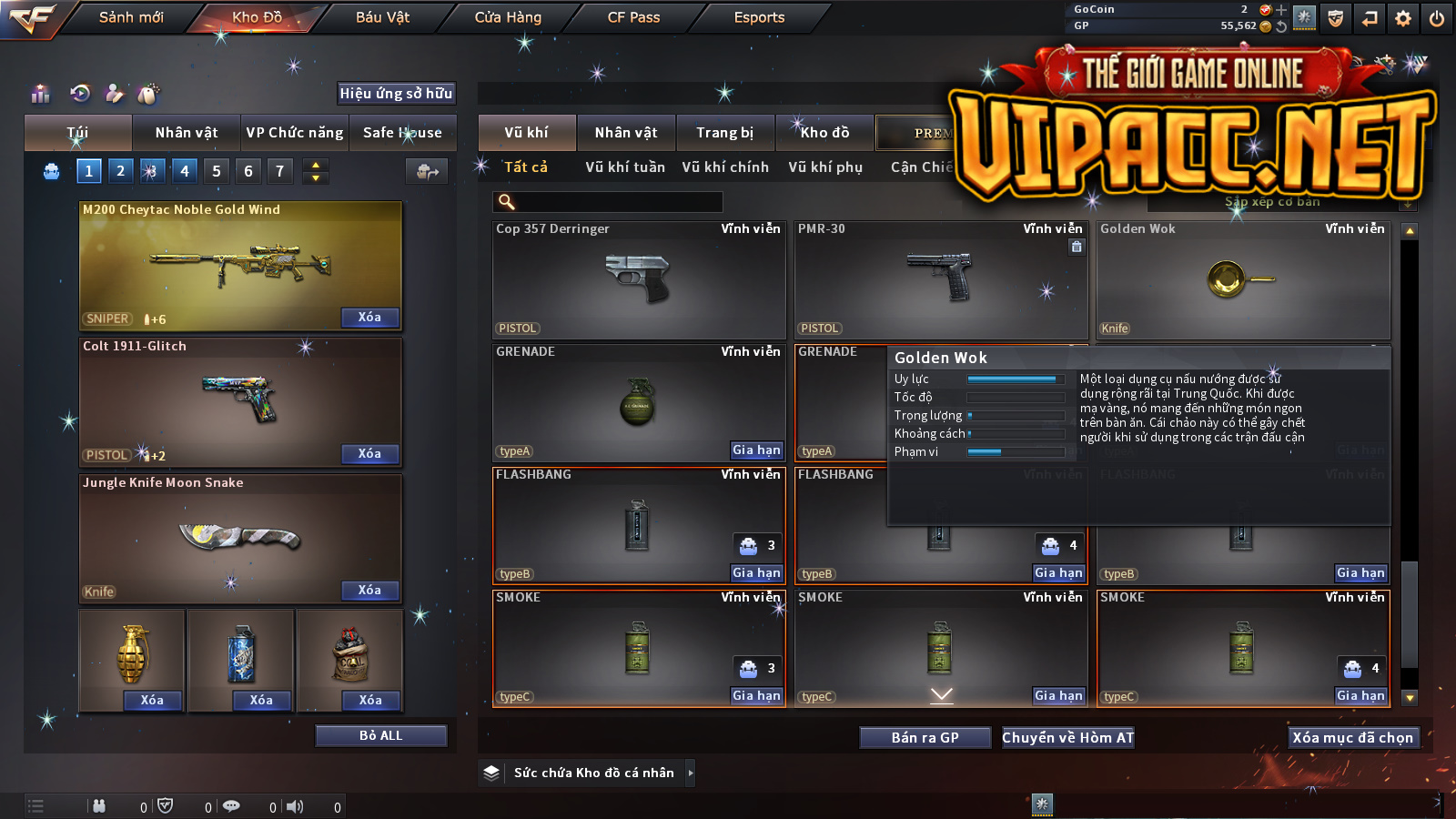Switch to the Trang bị storage tab
1456x819 pixels.
[724, 133]
